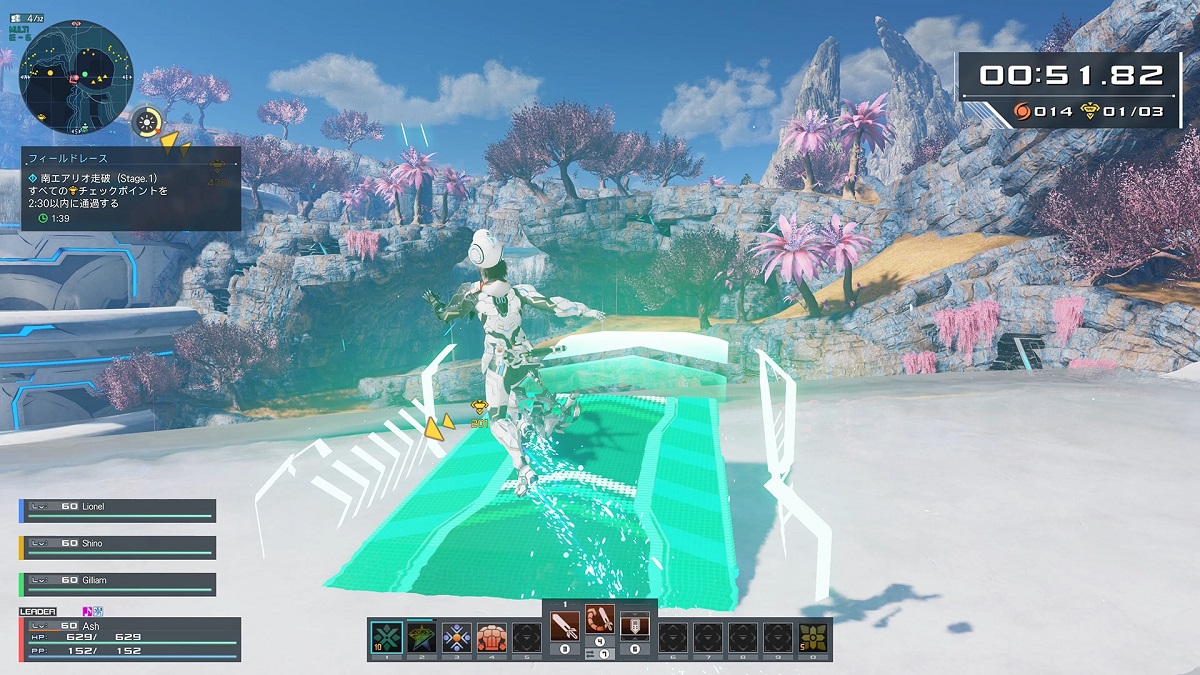Select party member Shino's status bar
1200x675 pixels.
(x=118, y=547)
